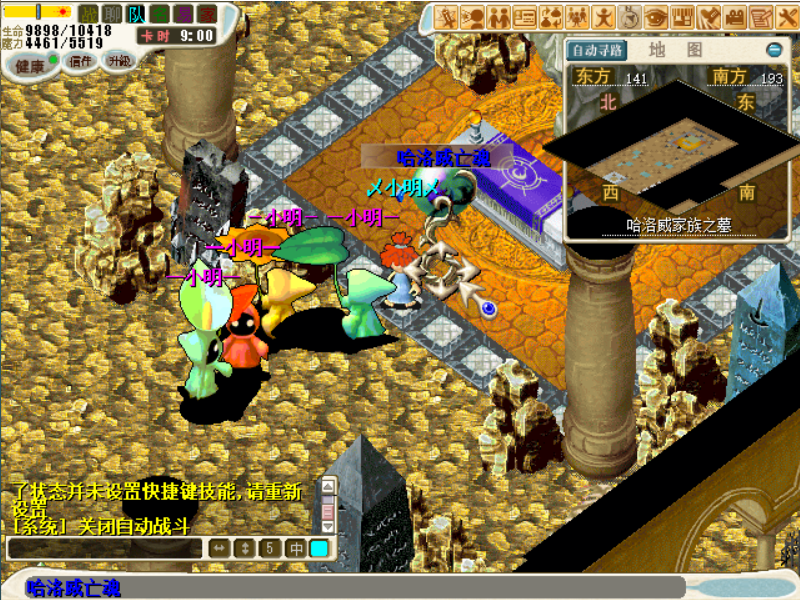Click the 升級 level-up button
Image resolution: width=800 pixels, height=600 pixels.
[x=119, y=61]
